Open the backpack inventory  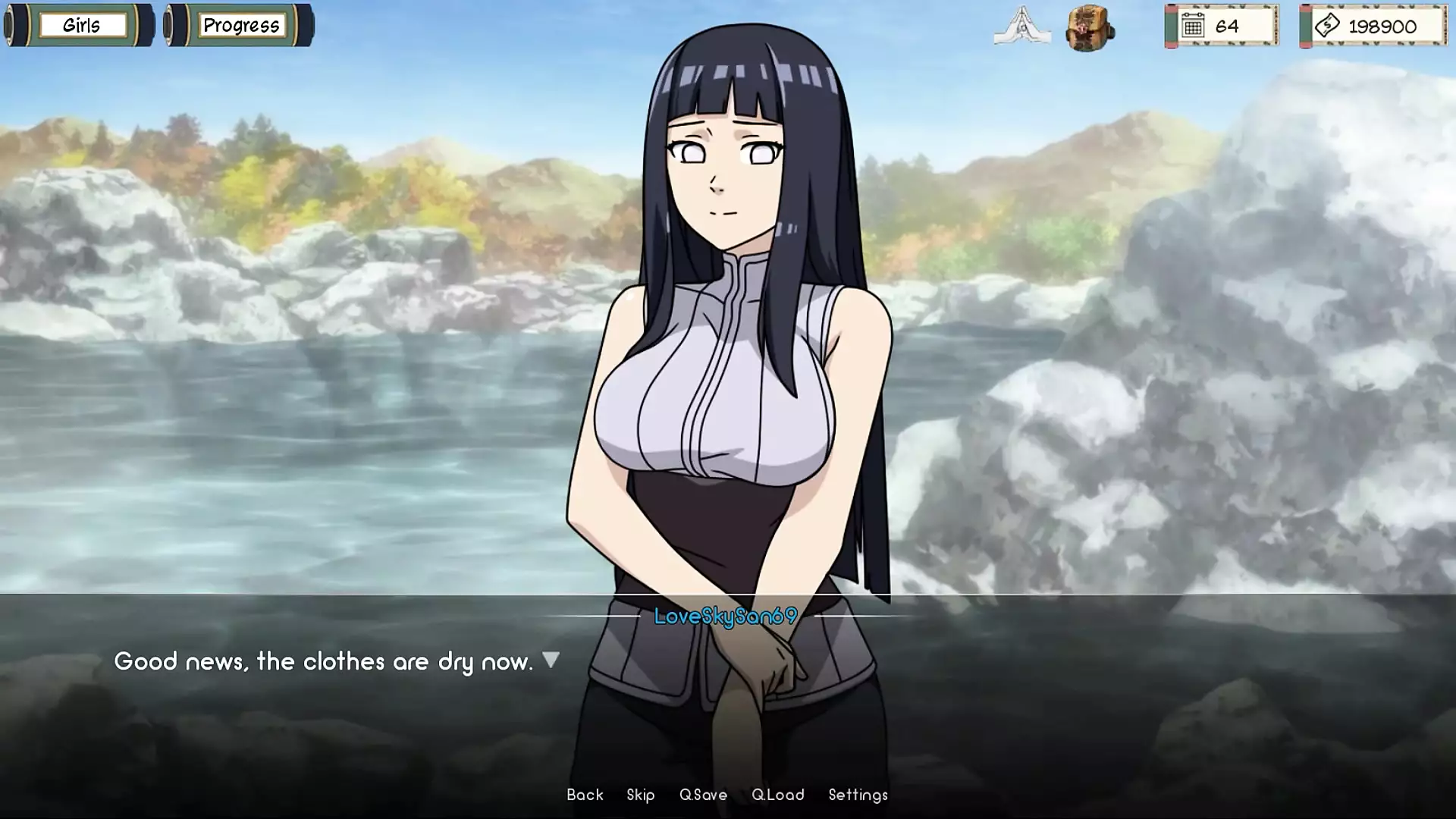click(1089, 27)
